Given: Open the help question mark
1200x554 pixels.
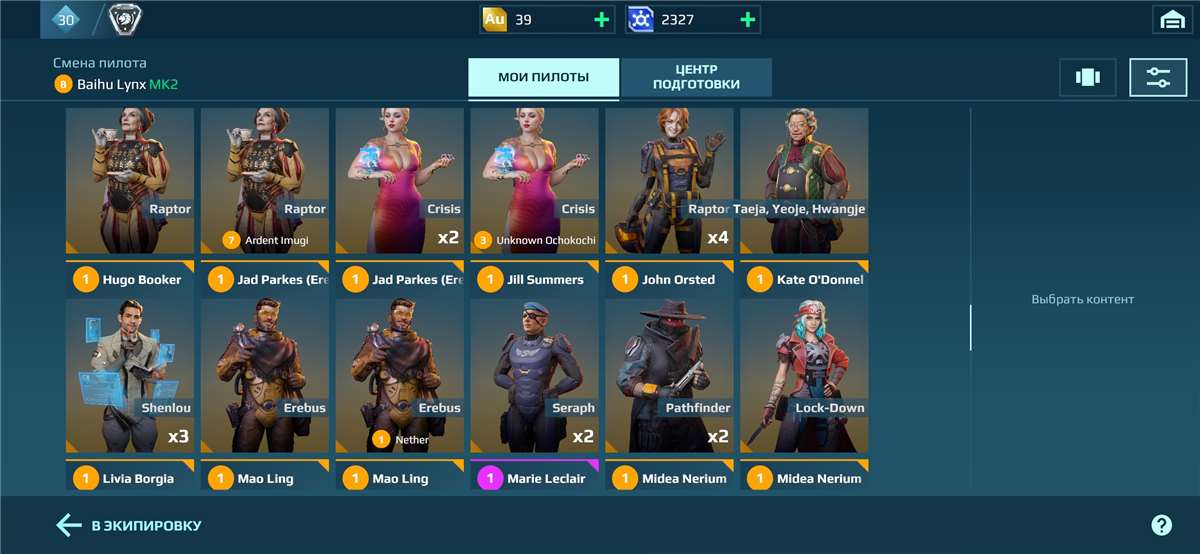Looking at the screenshot, I should 1161,525.
